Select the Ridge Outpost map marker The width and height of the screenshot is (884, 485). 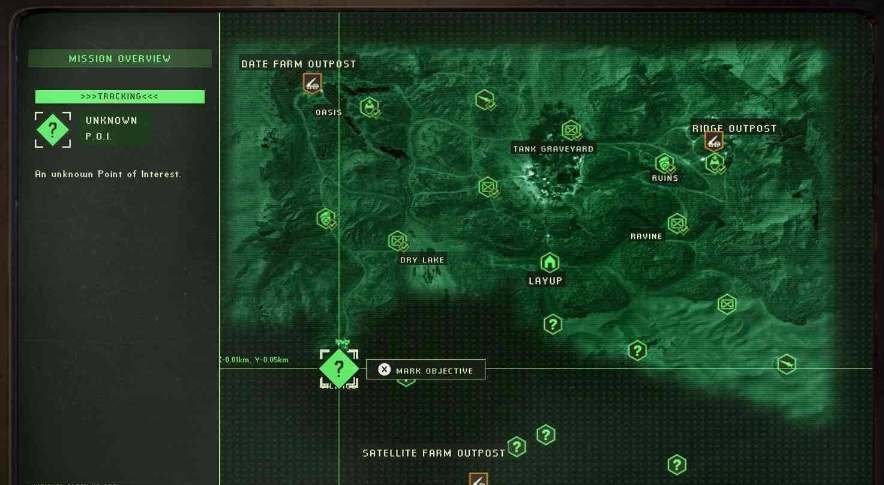tap(713, 142)
